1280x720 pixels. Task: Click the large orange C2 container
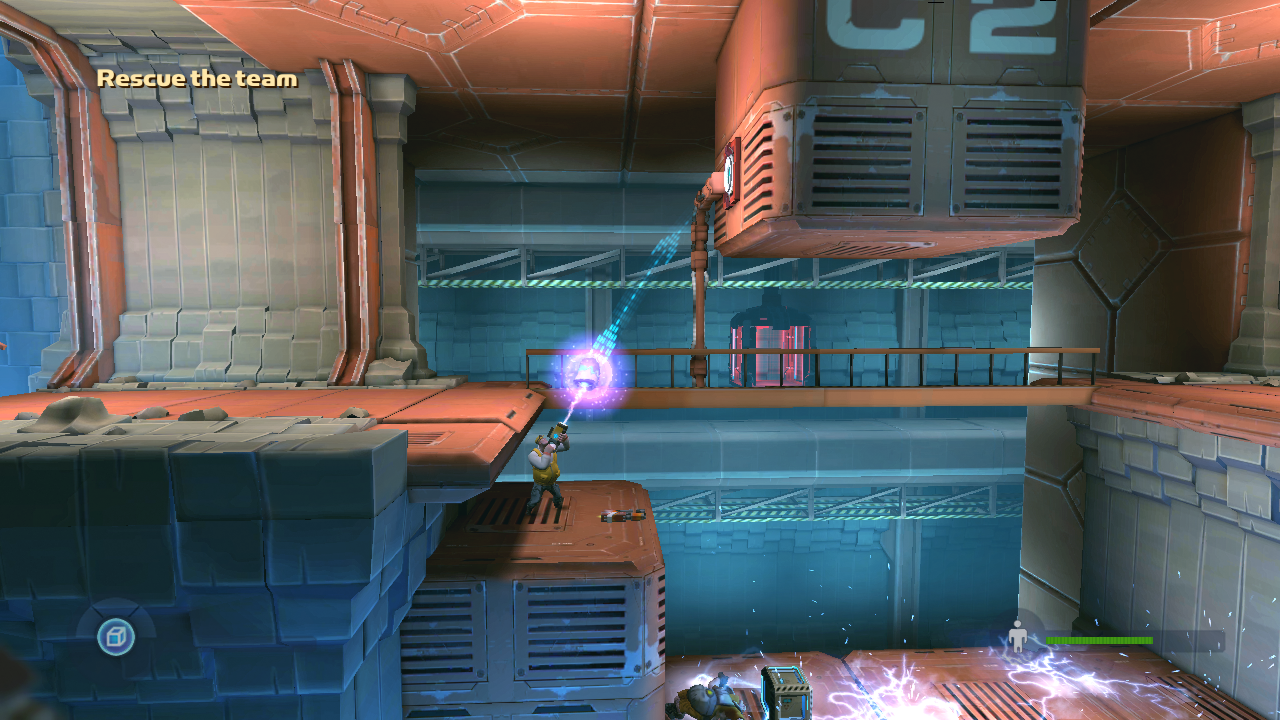900,130
